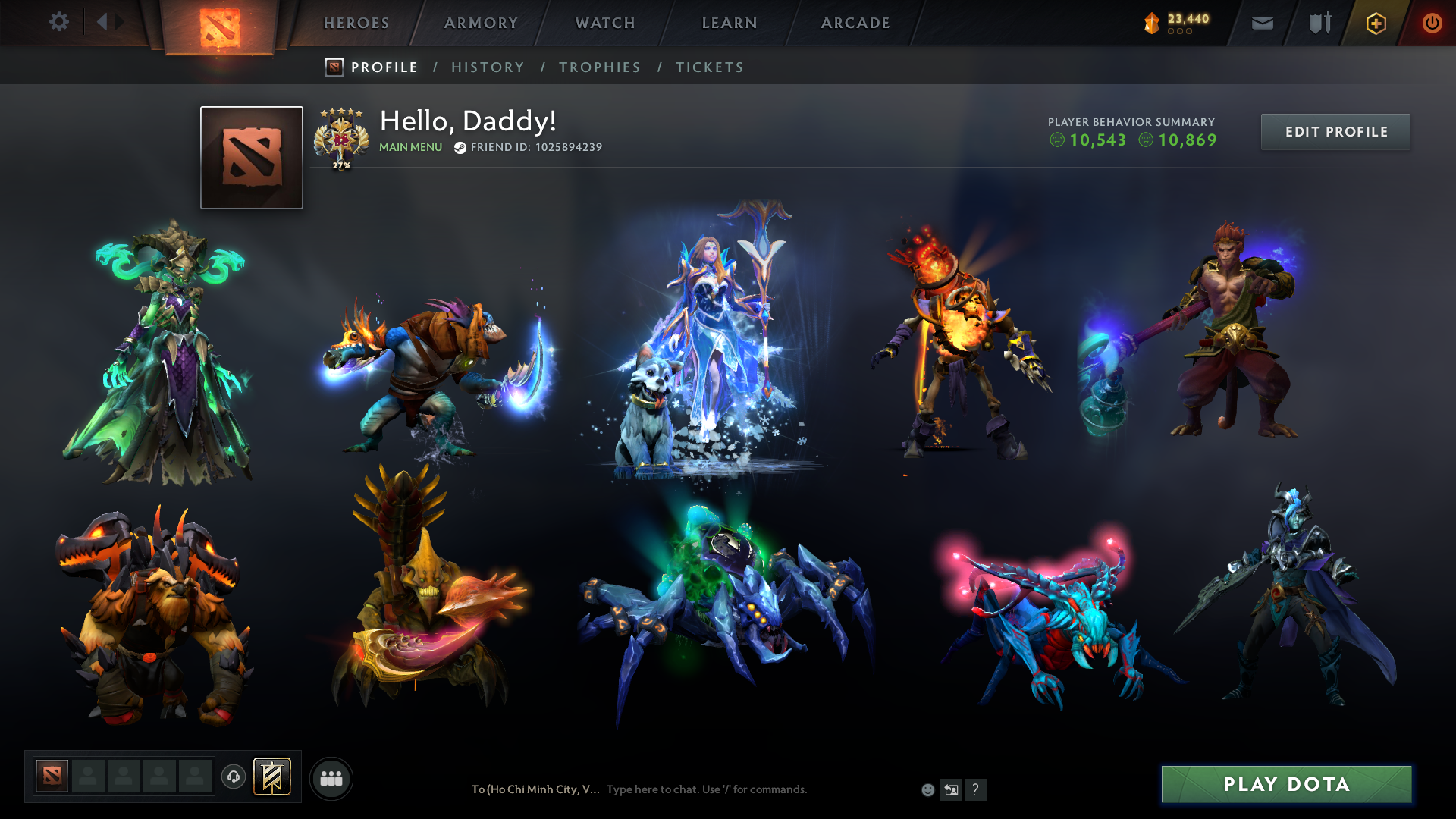Viewport: 1456px width, 819px height.
Task: Click the rank medal beside Hello, Daddy!
Action: (341, 138)
